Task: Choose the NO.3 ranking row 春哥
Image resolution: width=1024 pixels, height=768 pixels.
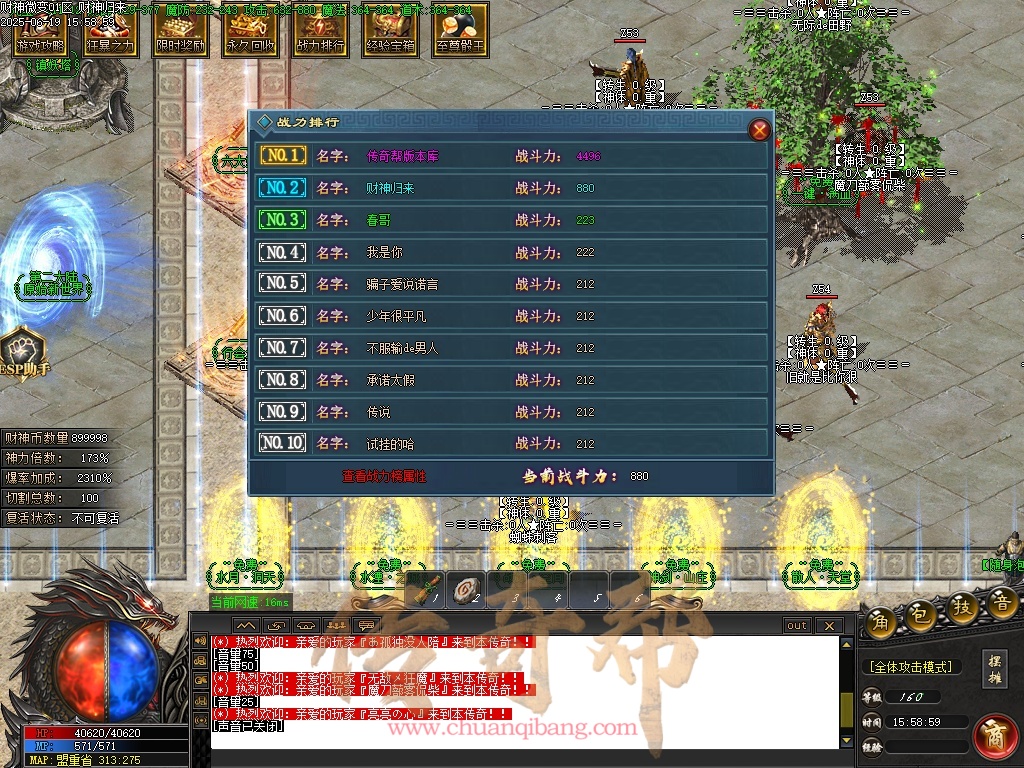Action: [x=510, y=220]
